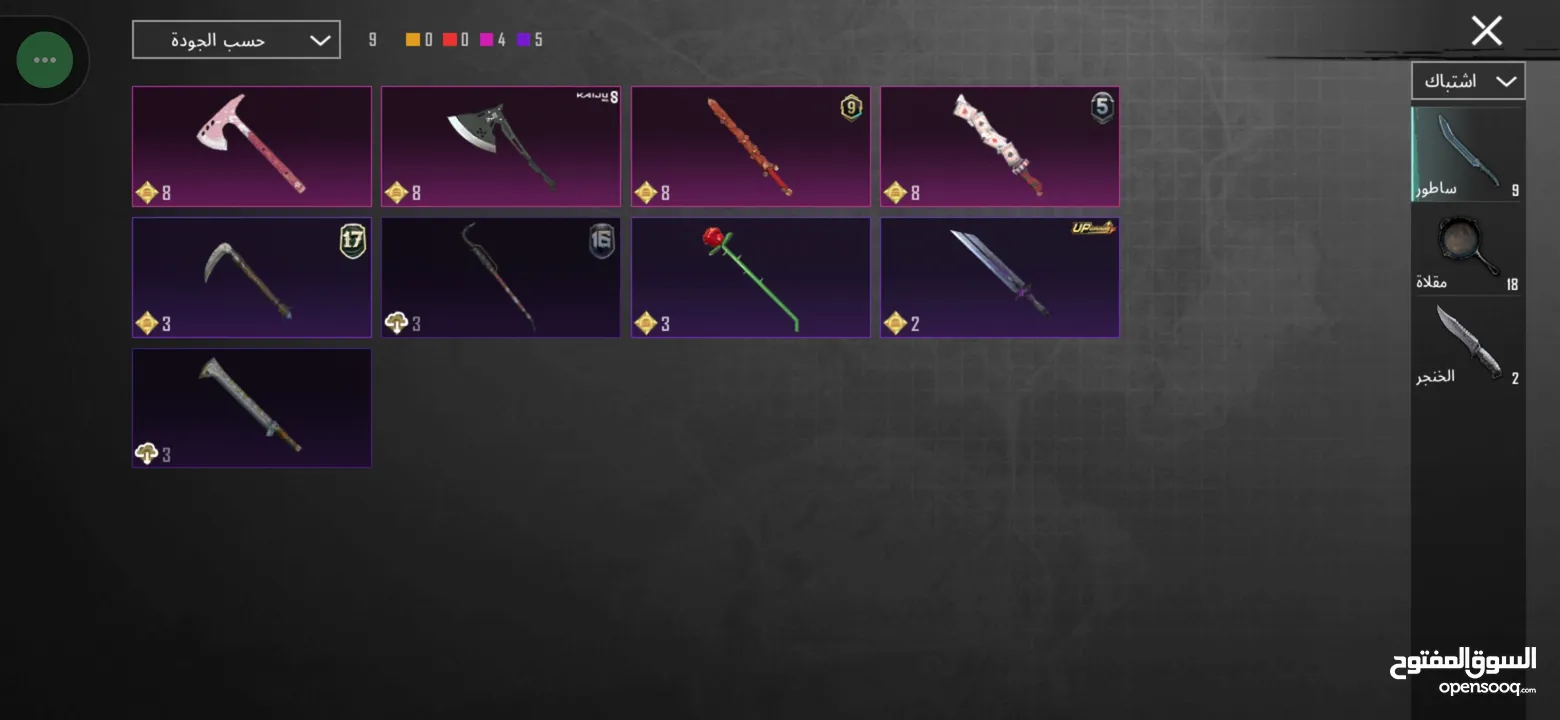Viewport: 1560px width, 720px height.
Task: Tap the green three-dot menu button
Action: tap(45, 60)
